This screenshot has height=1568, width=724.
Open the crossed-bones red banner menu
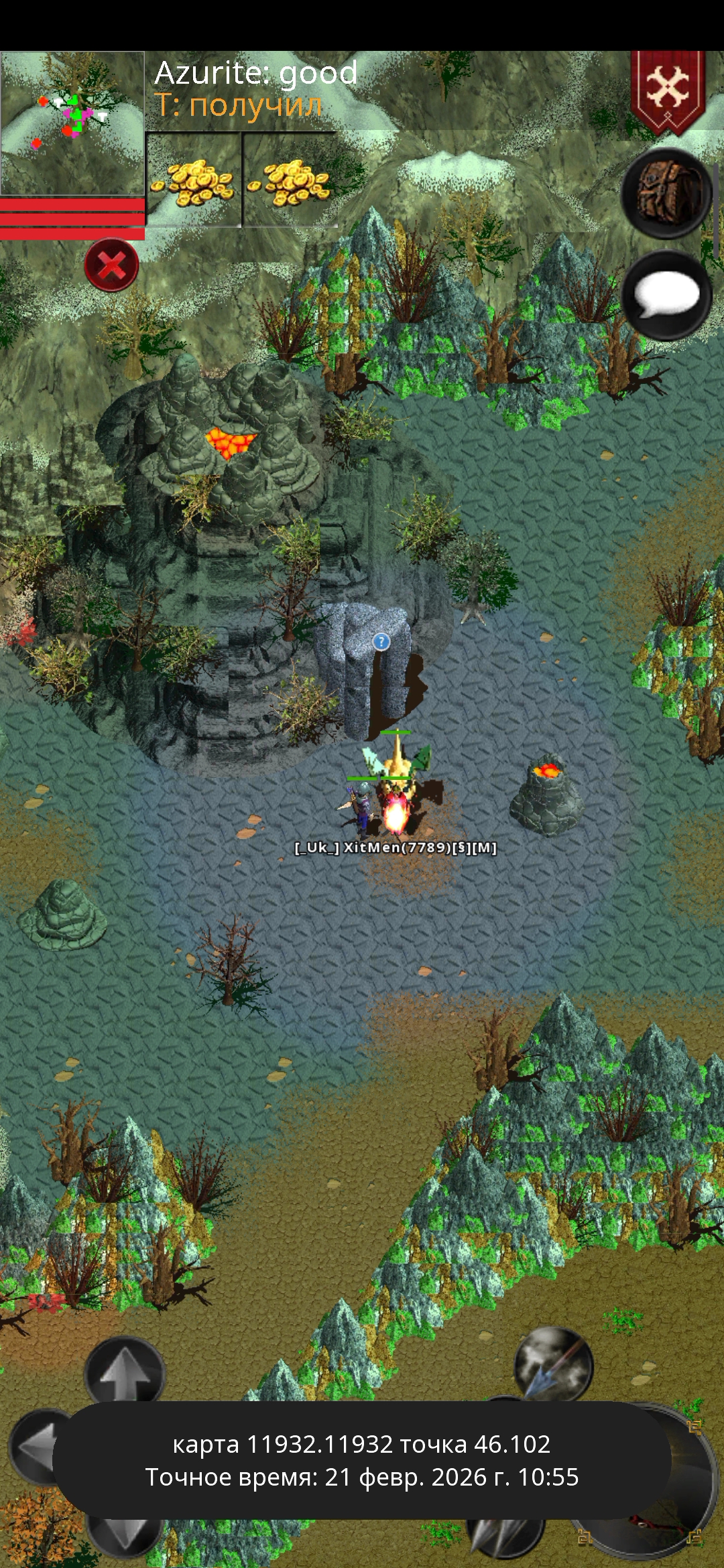pos(668,90)
